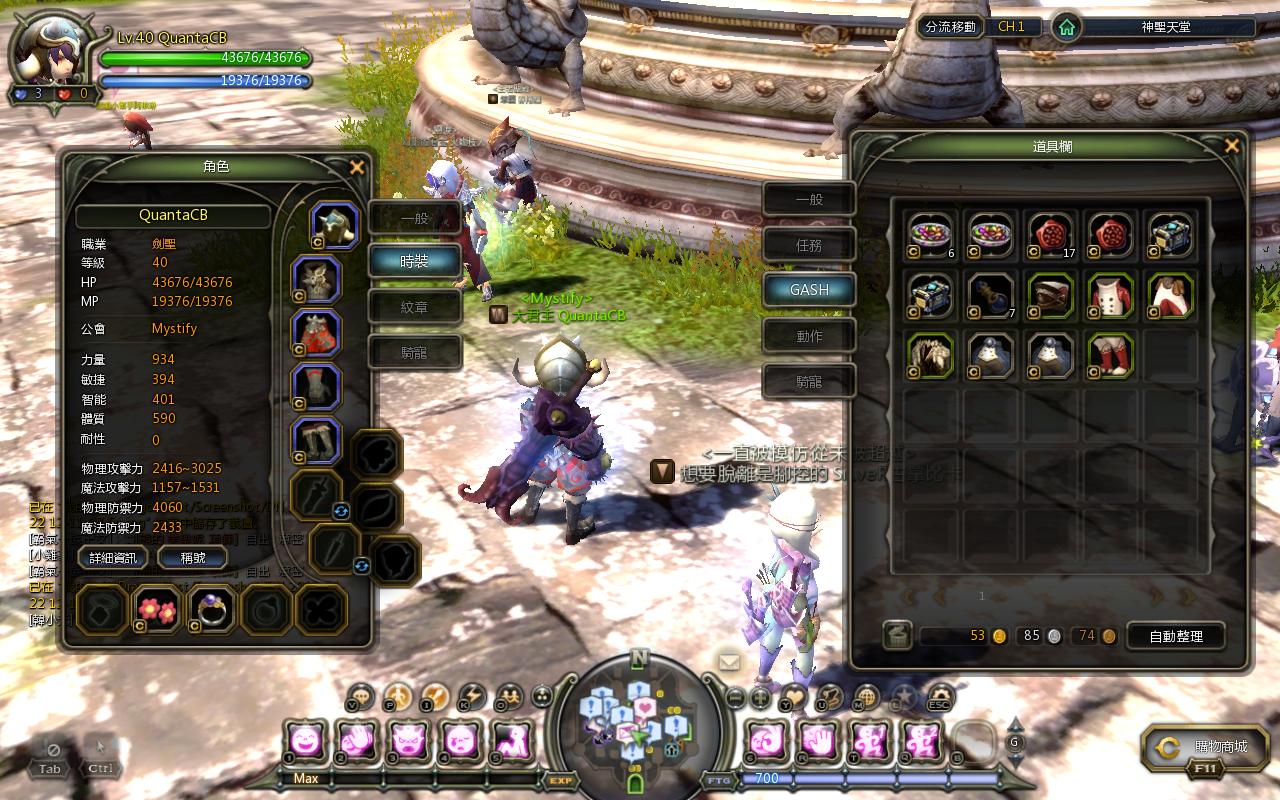This screenshot has width=1280, height=800.
Task: Select the equipped helmet costume slot
Action: pyautogui.click(x=334, y=226)
